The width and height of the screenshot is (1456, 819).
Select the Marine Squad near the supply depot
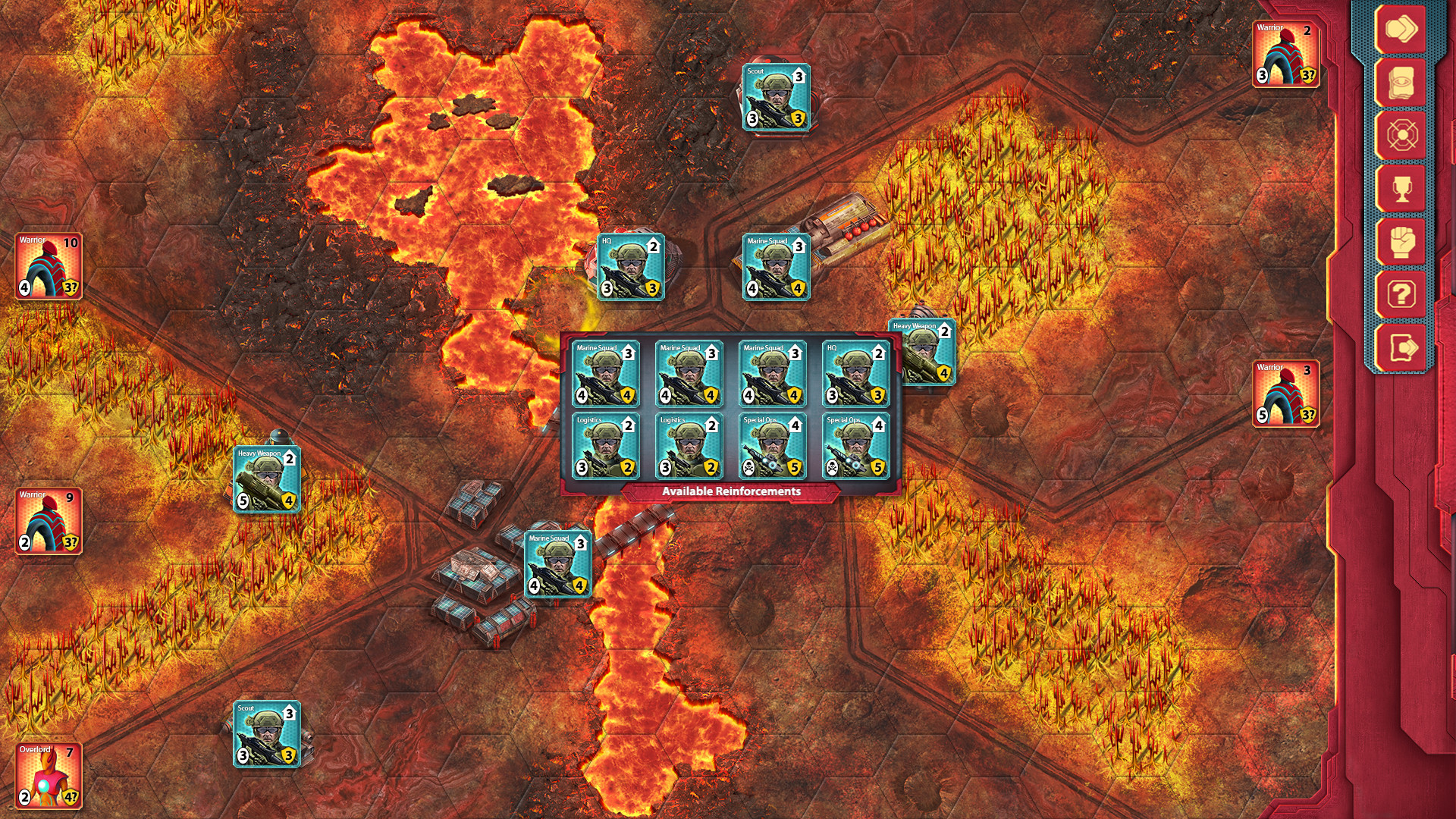click(x=557, y=563)
